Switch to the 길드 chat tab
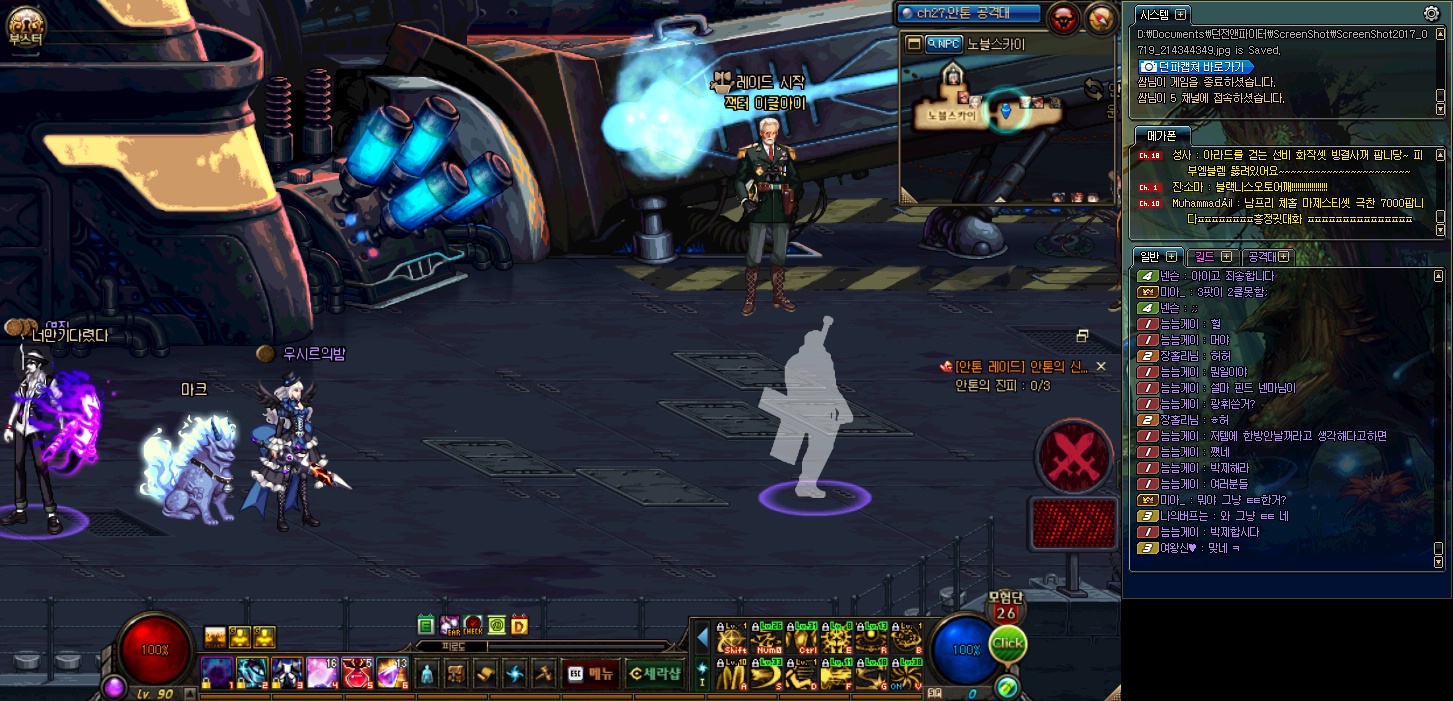 1212,257
